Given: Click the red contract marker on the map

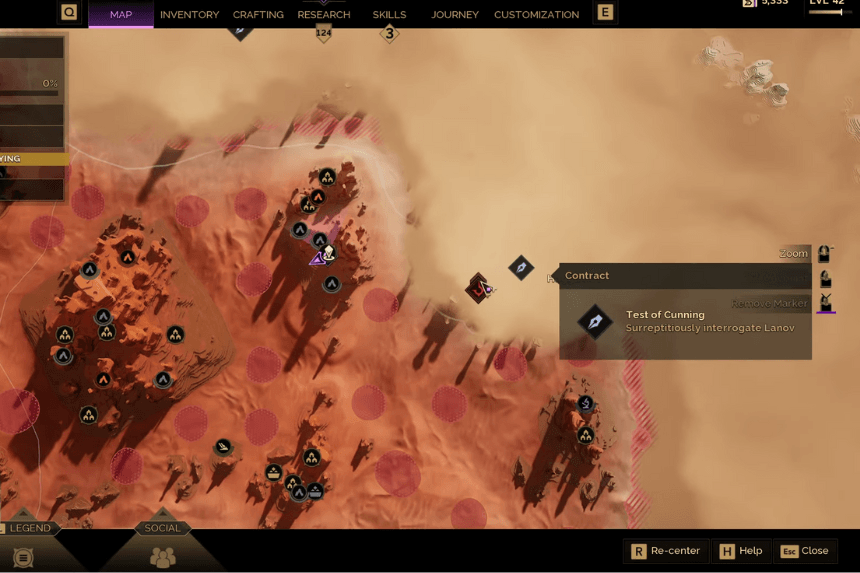Looking at the screenshot, I should (x=479, y=288).
